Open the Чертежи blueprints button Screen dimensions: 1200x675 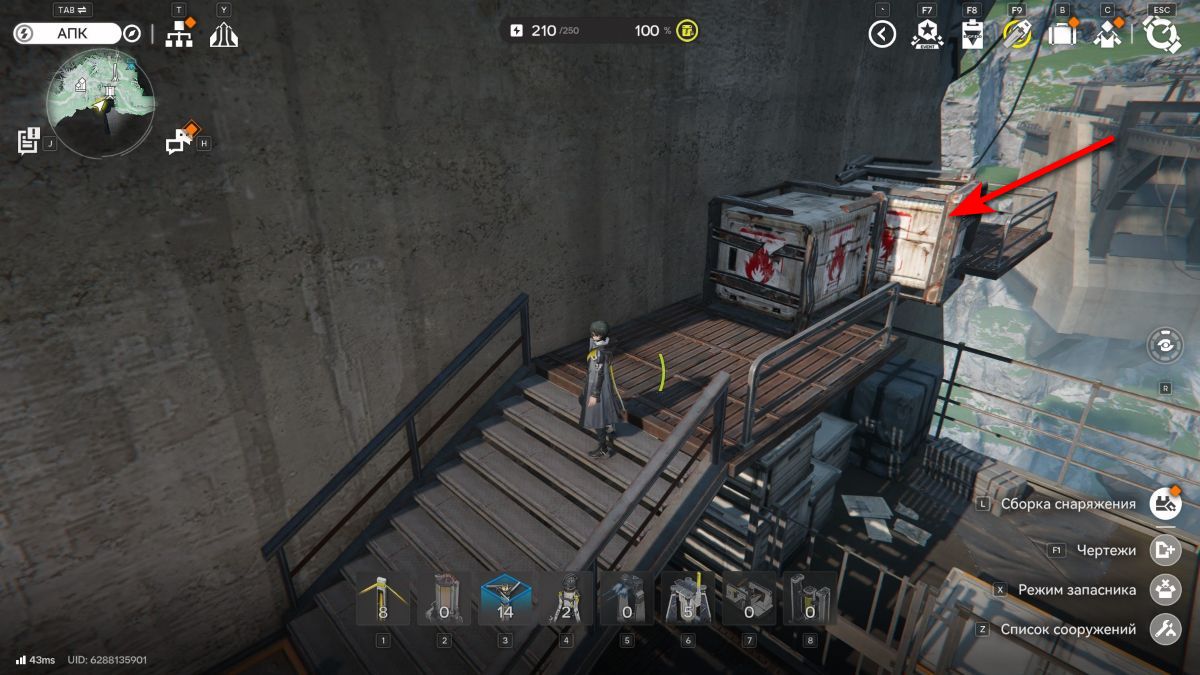point(1165,550)
